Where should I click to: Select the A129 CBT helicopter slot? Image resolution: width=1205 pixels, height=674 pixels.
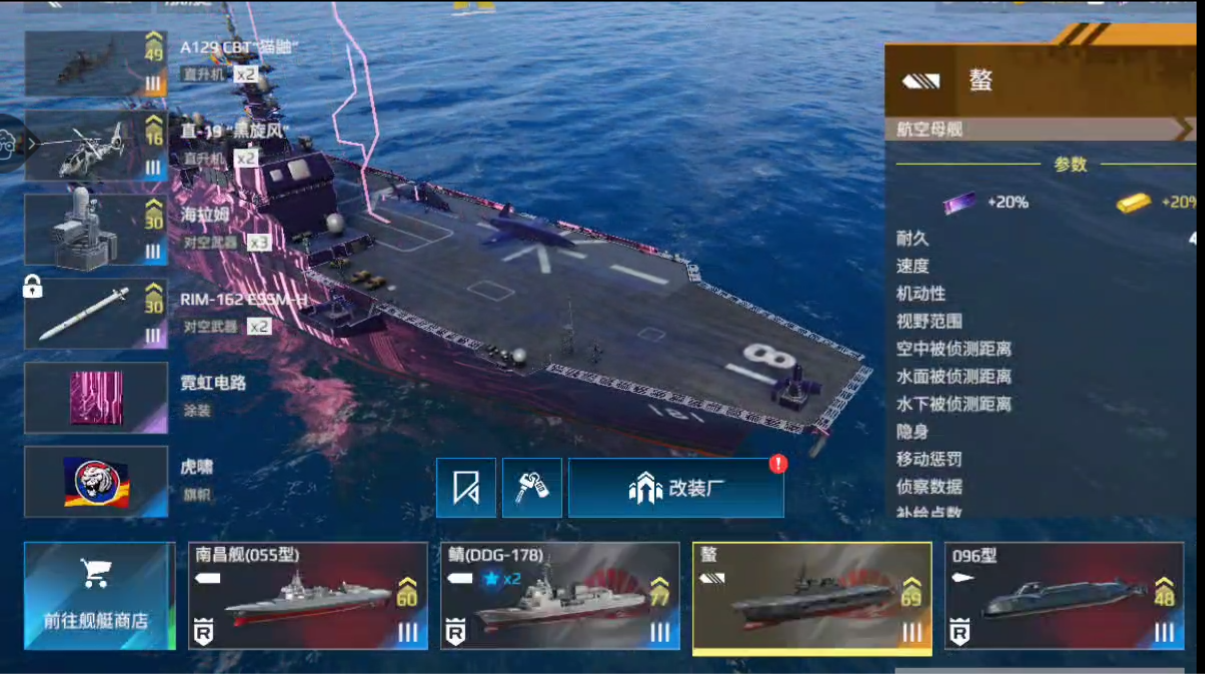click(96, 64)
